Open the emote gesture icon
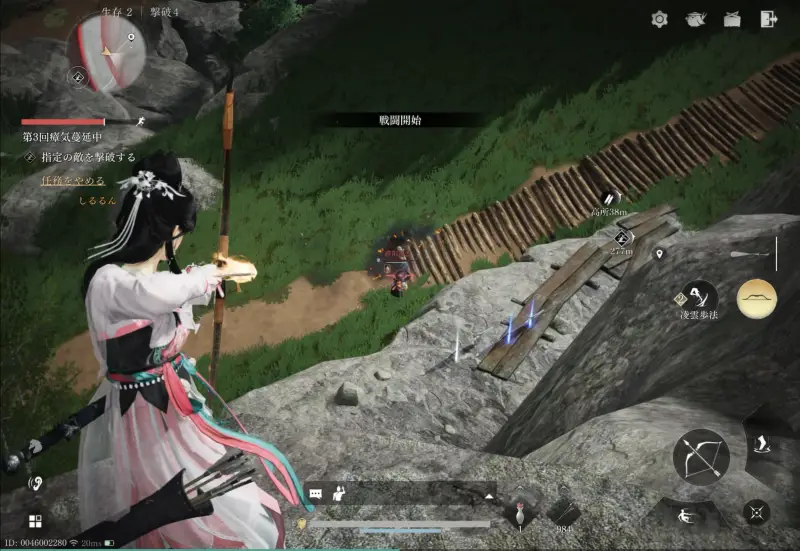 pyautogui.click(x=339, y=493)
